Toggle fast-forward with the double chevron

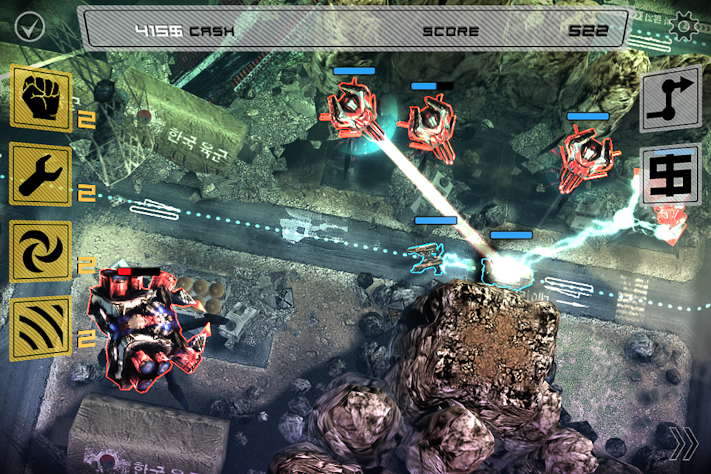684,443
